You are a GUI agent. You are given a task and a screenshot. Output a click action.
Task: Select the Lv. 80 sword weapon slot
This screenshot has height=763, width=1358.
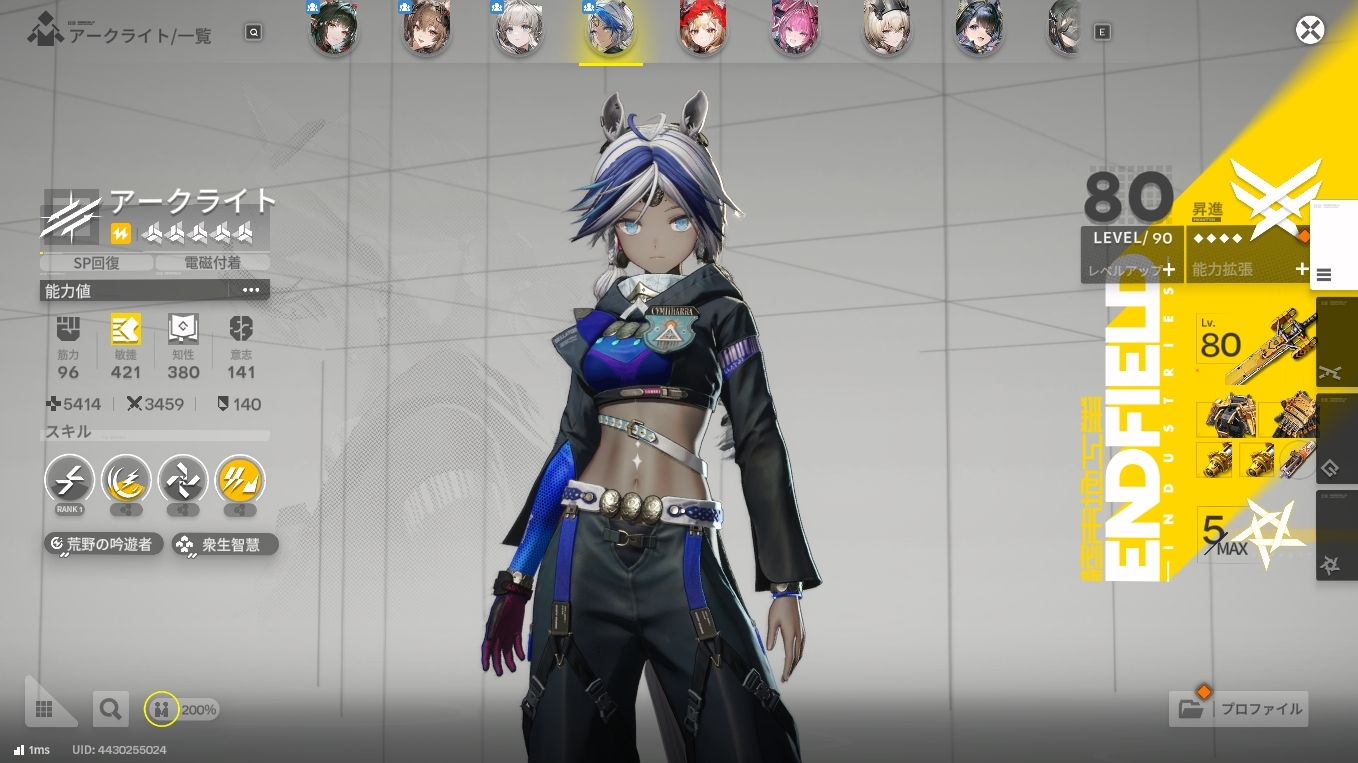coord(1256,346)
